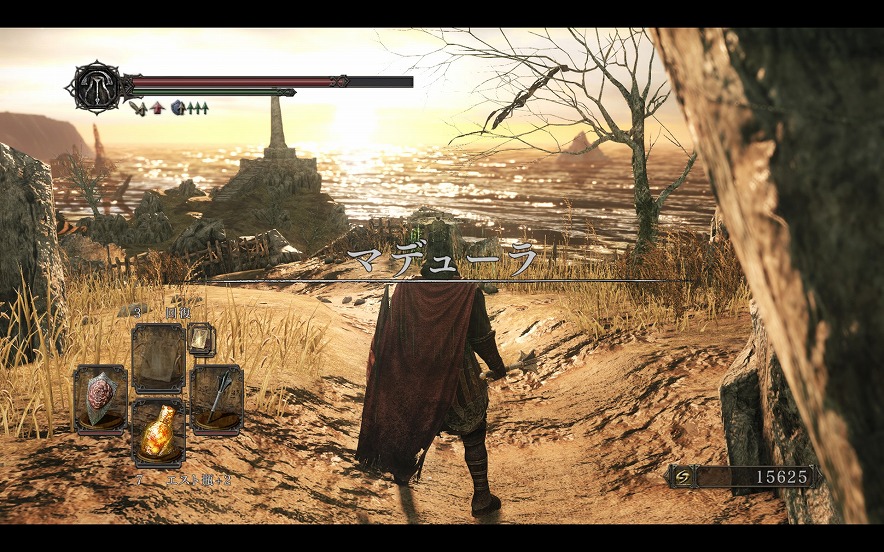Image resolution: width=884 pixels, height=552 pixels.
Task: Select the Estus Flask item slot
Action: click(158, 431)
